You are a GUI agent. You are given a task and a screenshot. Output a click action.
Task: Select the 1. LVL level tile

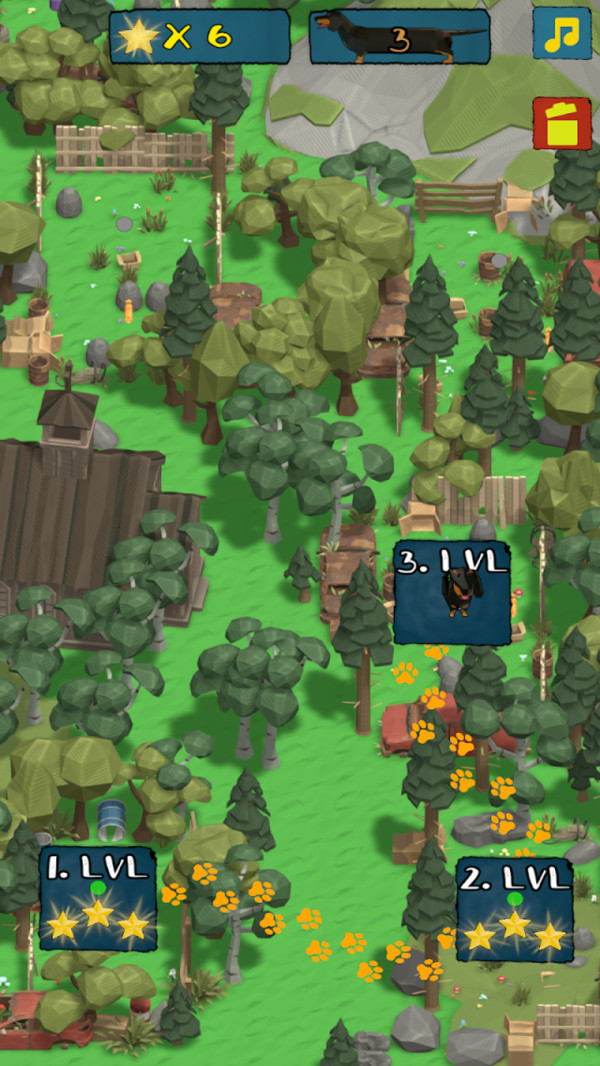point(98,898)
